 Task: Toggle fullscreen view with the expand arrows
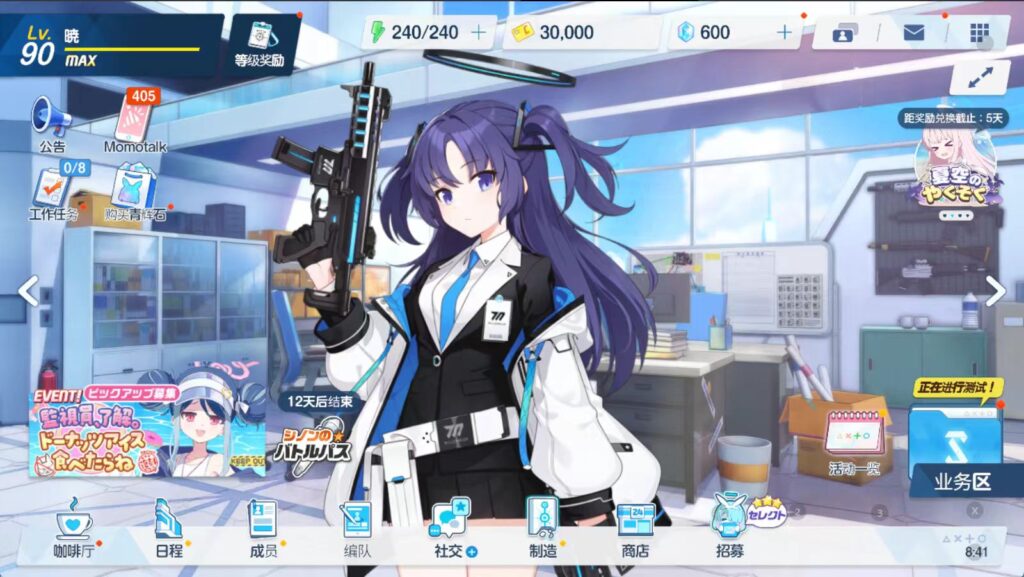click(x=979, y=77)
